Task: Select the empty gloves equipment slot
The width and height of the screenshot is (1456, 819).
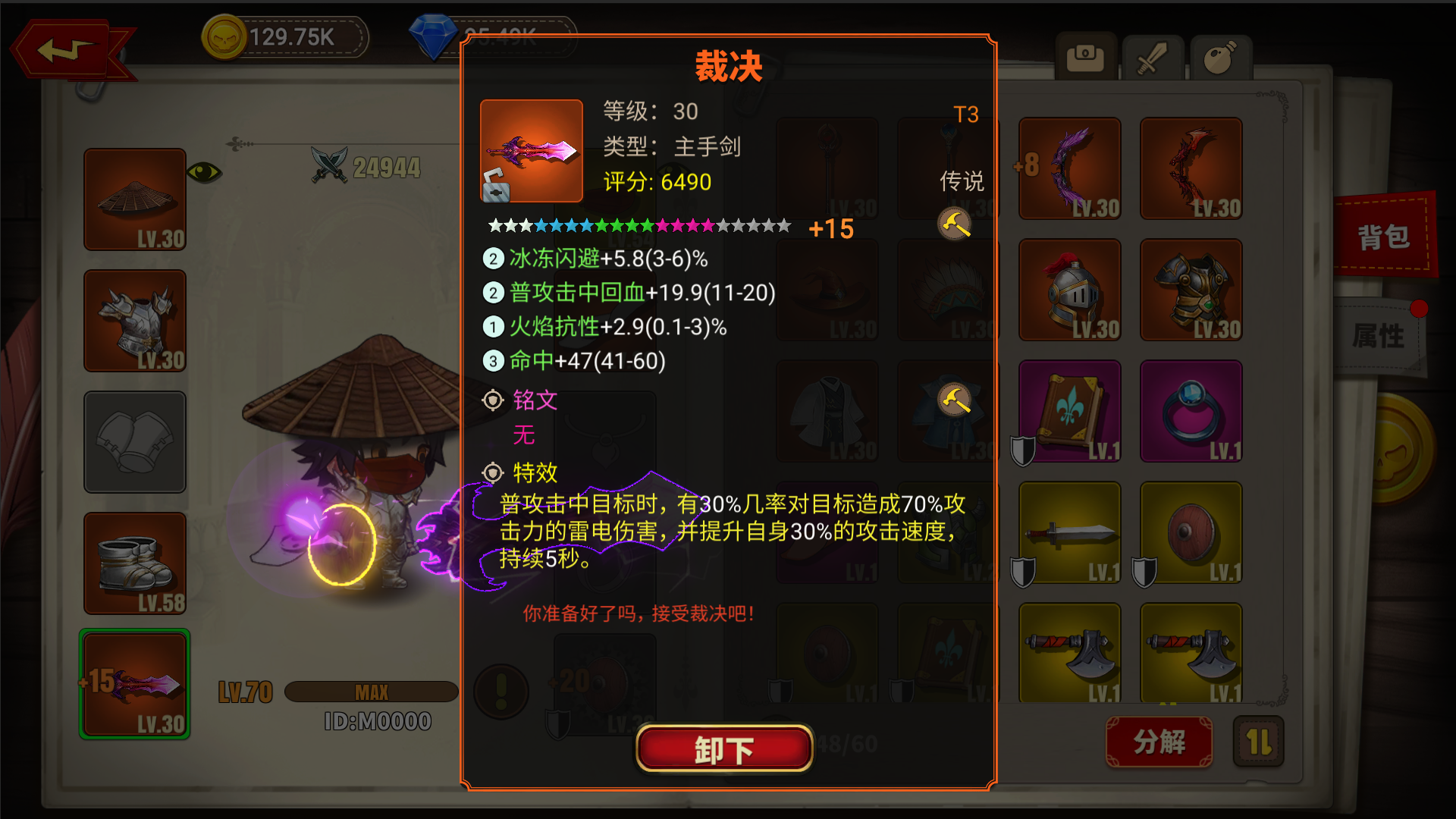Action: click(135, 442)
